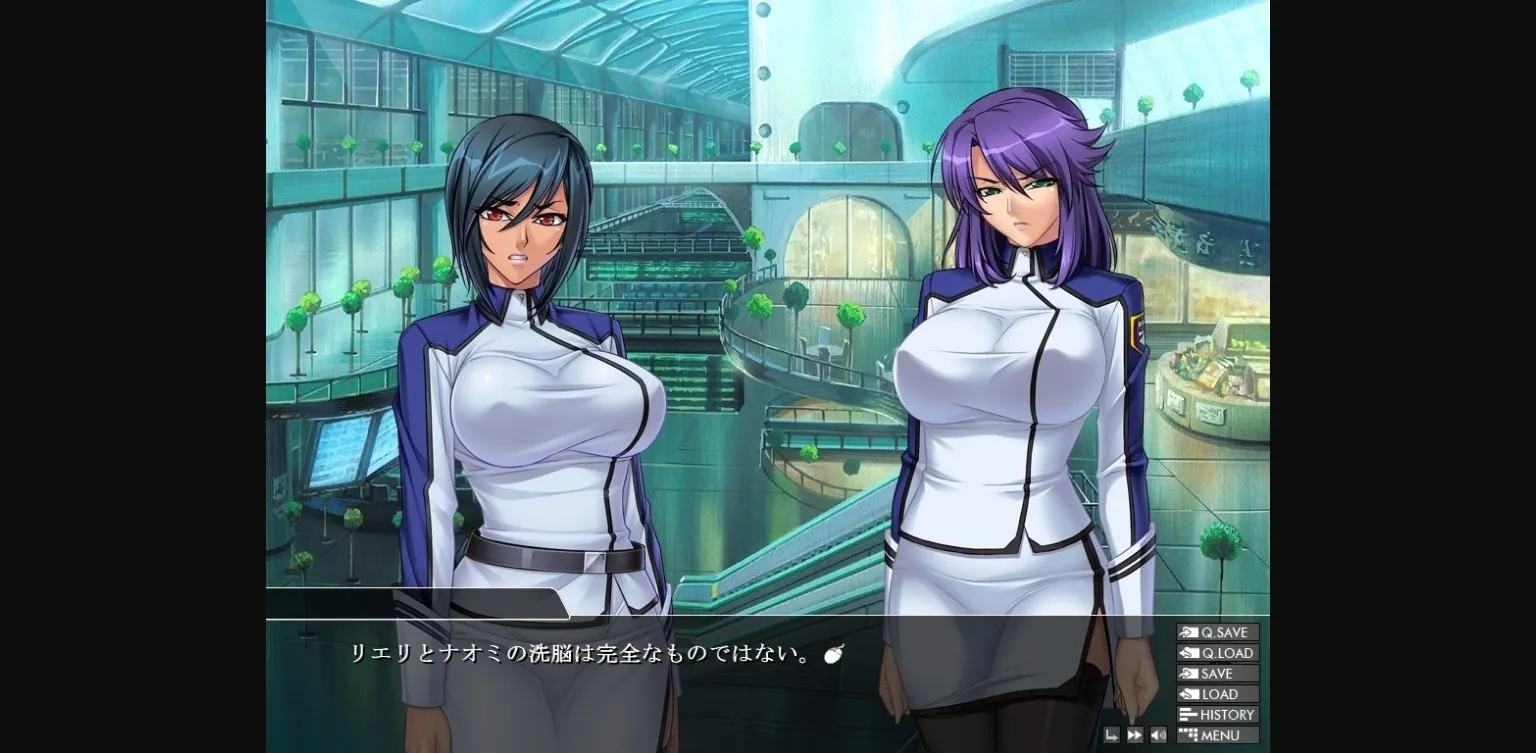This screenshot has height=753, width=1536.
Task: Click the save icon beside the SAVE label
Action: 1189,674
